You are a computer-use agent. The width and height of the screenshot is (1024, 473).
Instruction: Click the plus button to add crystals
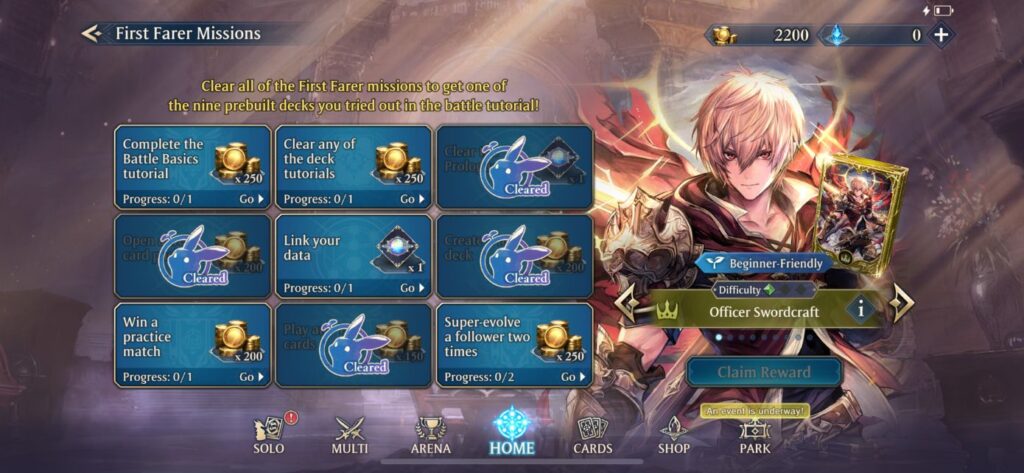click(941, 35)
